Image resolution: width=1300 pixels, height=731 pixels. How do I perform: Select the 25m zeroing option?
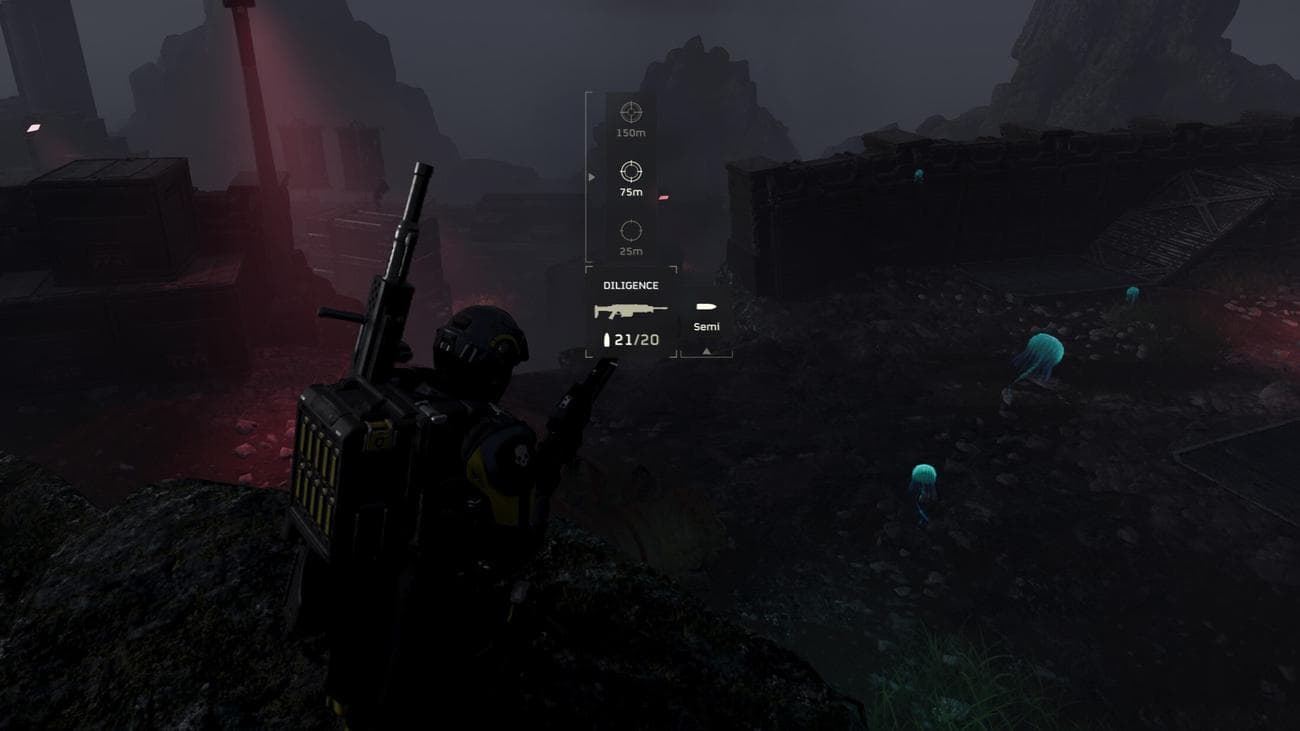coord(631,230)
